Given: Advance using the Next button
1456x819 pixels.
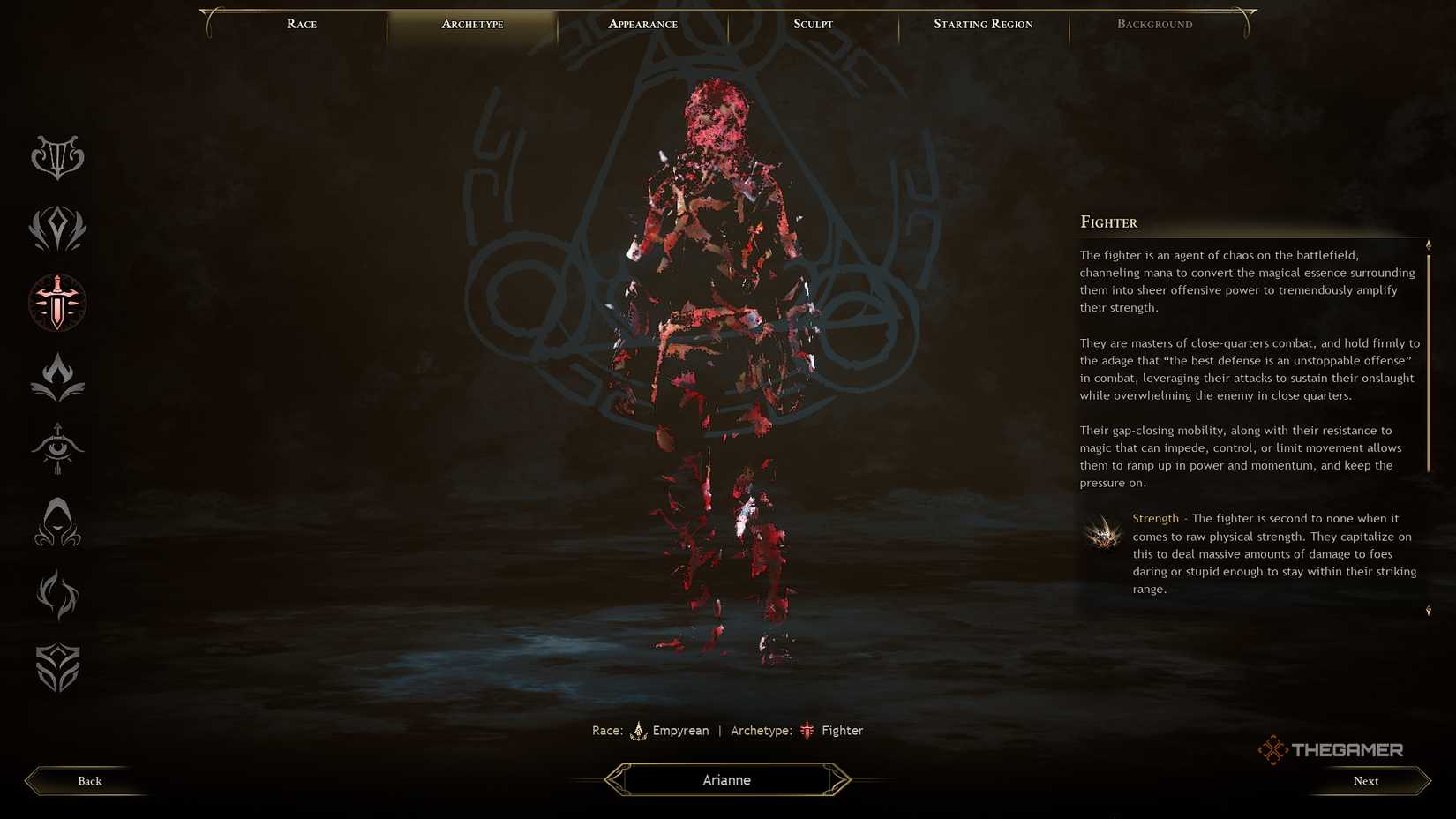Looking at the screenshot, I should pyautogui.click(x=1365, y=780).
